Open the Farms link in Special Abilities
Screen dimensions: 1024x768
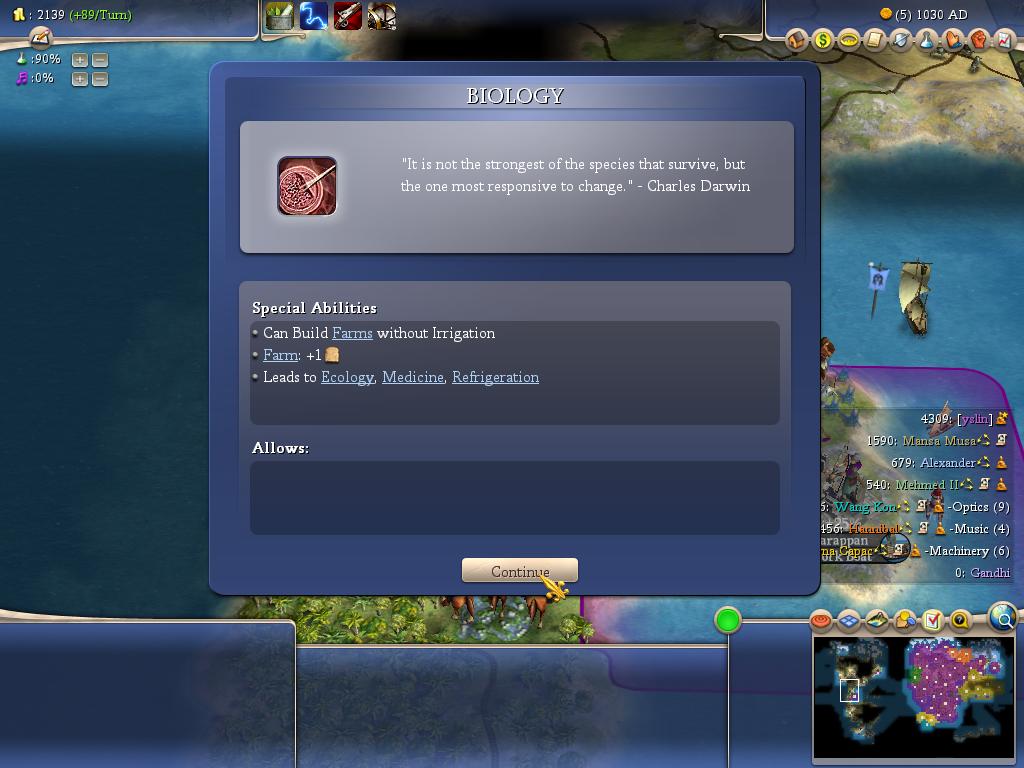click(x=352, y=333)
